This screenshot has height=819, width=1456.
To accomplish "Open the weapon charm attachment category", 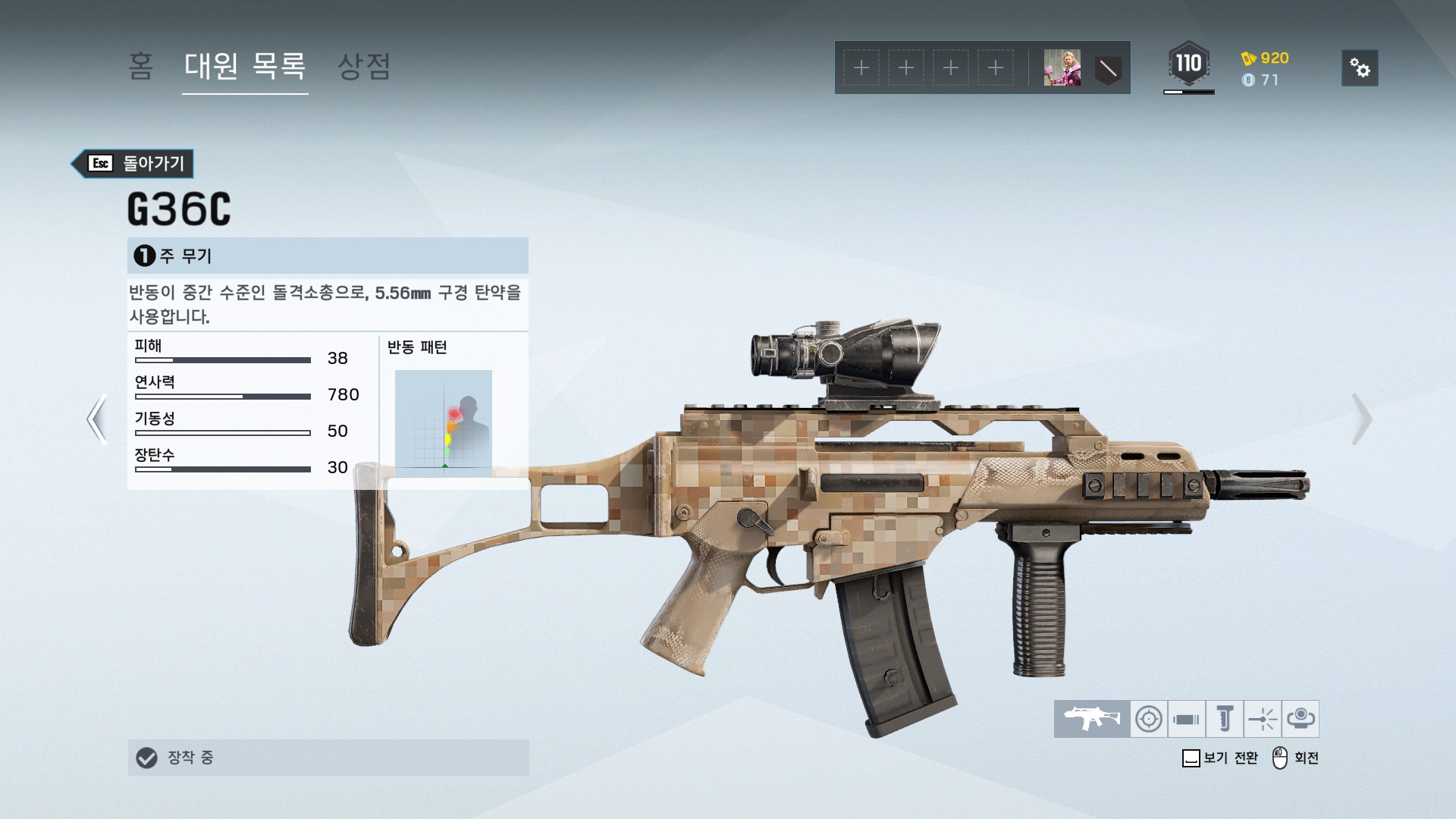I will tap(1300, 718).
